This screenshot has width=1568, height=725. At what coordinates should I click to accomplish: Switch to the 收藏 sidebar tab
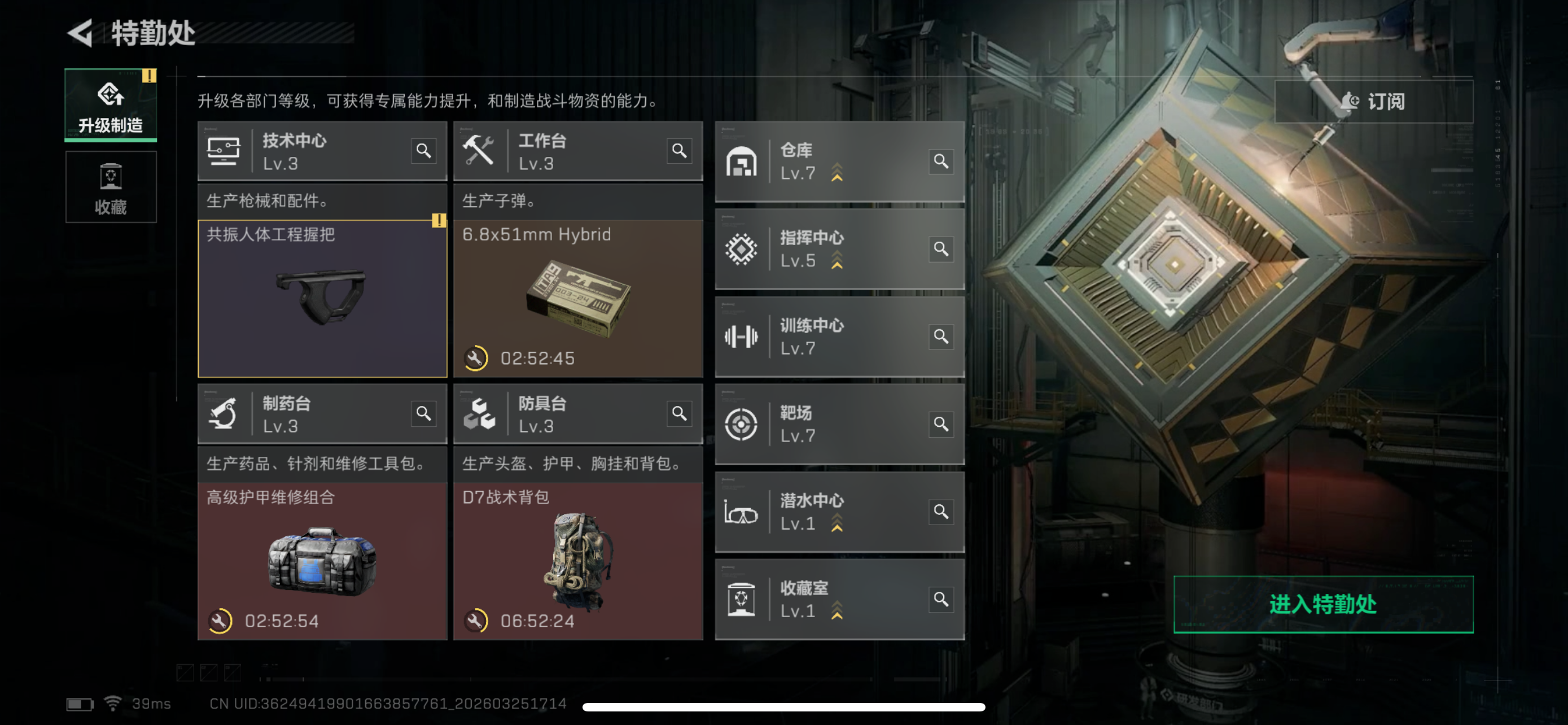pos(110,187)
